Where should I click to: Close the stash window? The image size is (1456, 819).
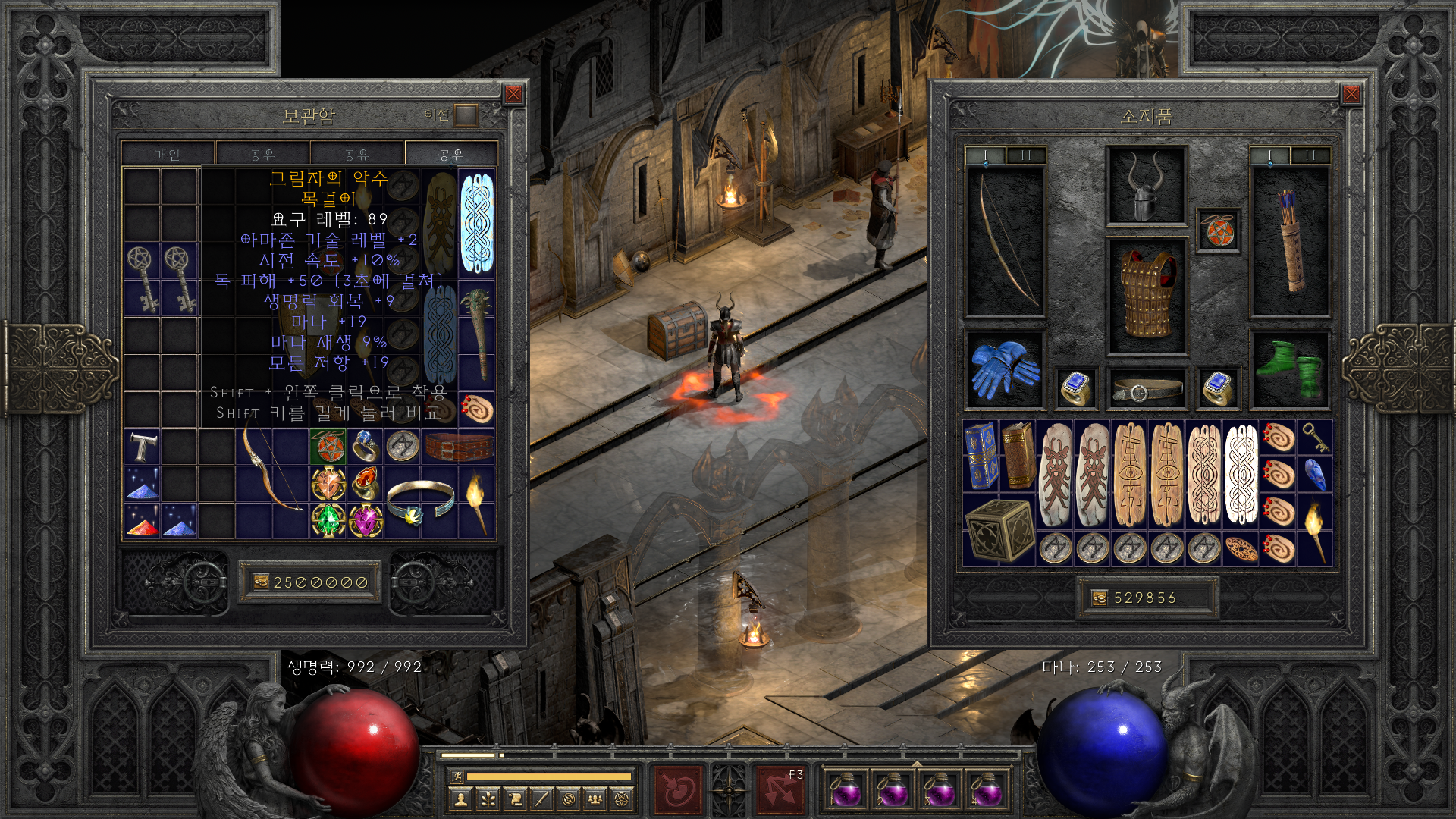pos(513,94)
